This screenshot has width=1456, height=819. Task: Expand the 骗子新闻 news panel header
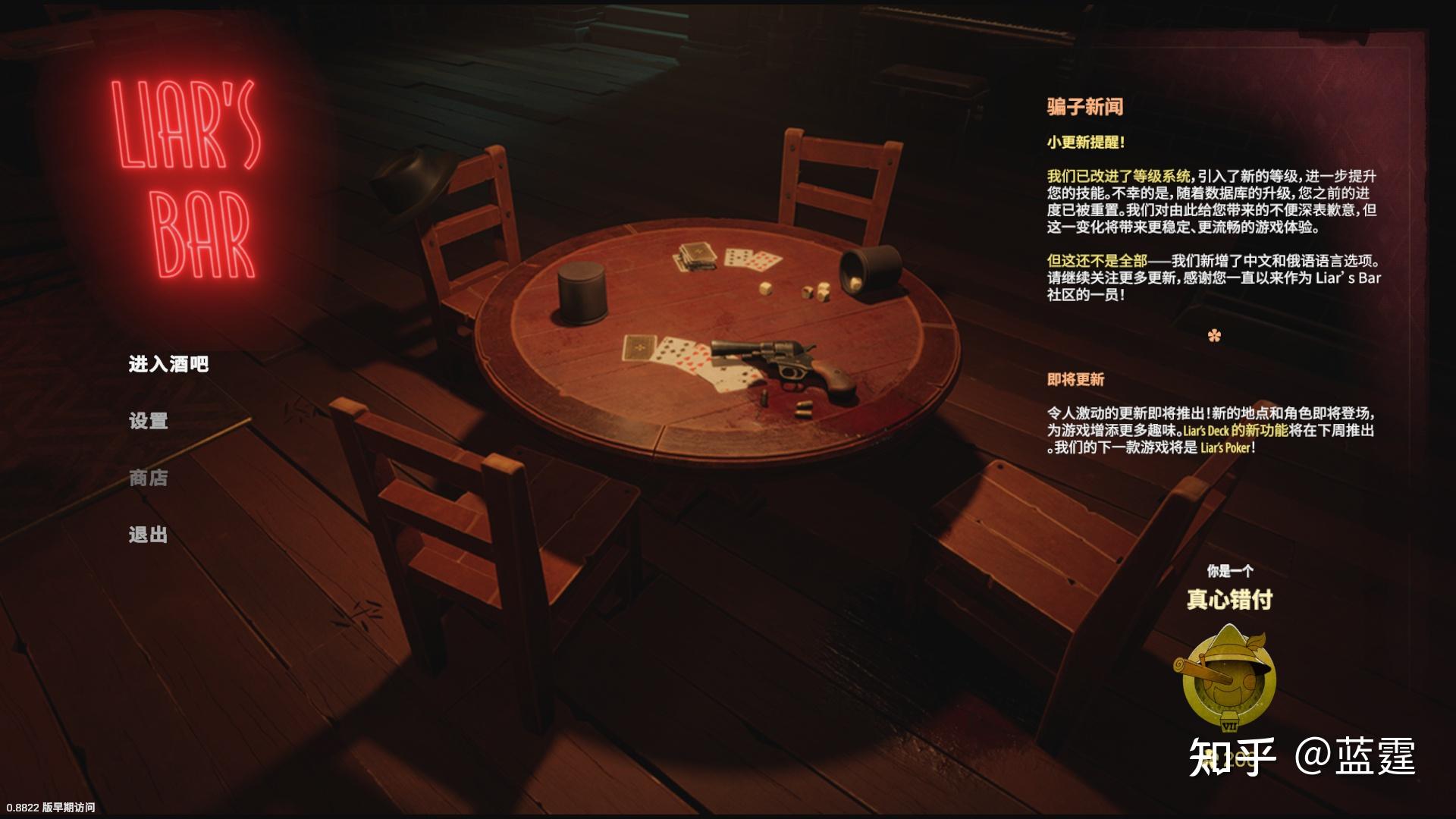1086,108
